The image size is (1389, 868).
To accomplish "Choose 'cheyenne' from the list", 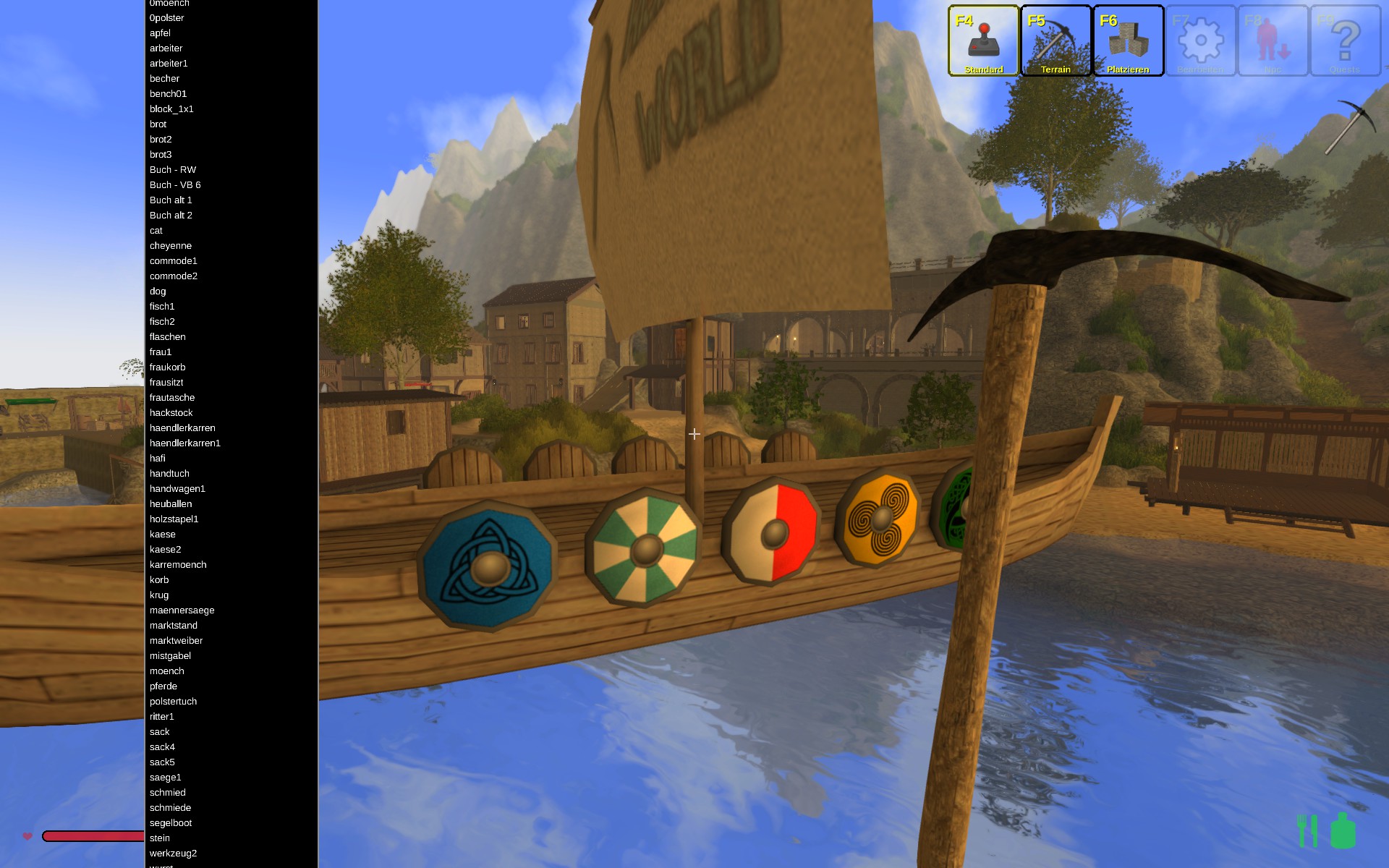I will click(x=171, y=246).
